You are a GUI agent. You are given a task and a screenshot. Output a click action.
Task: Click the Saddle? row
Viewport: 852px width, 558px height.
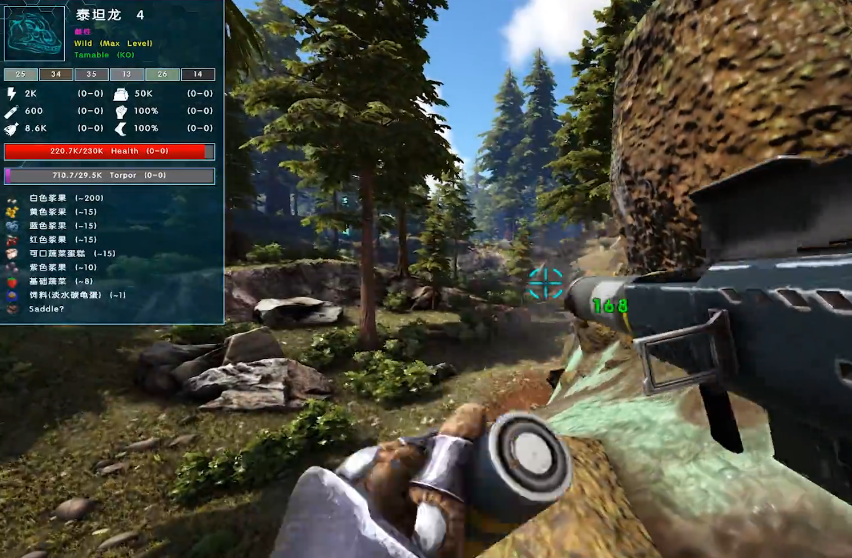tap(46, 309)
